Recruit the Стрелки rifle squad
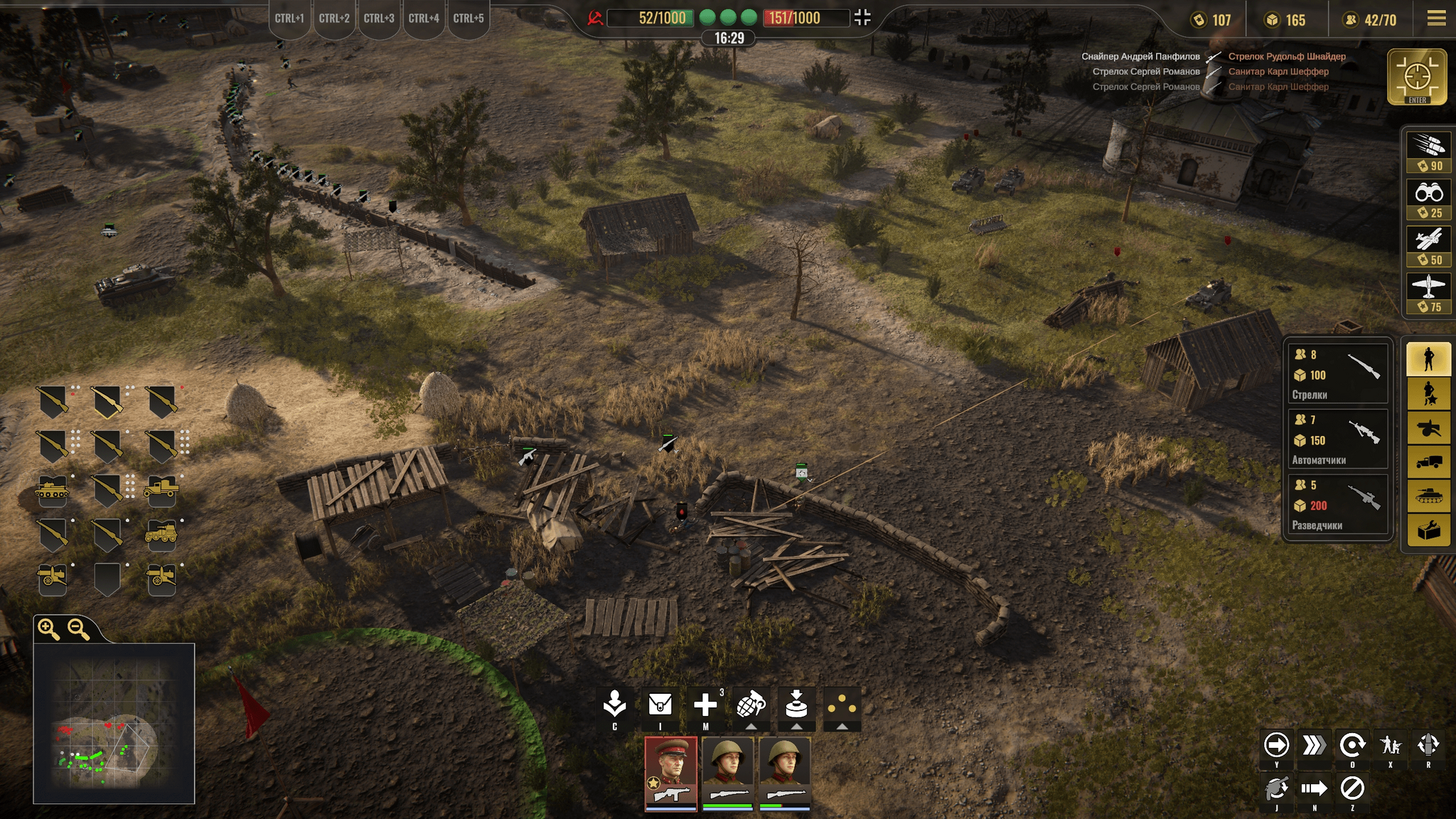The width and height of the screenshot is (1456, 819). click(x=1337, y=374)
